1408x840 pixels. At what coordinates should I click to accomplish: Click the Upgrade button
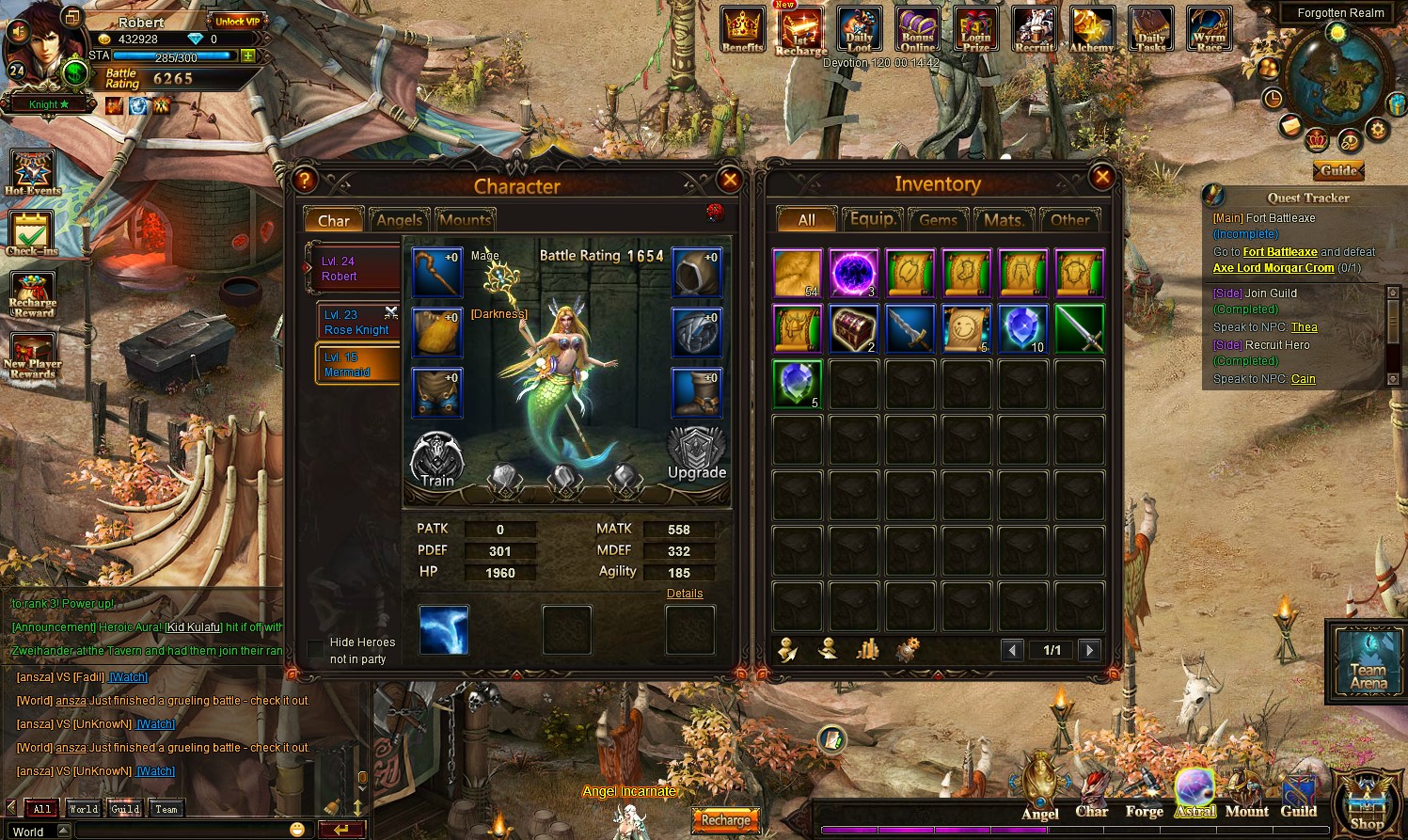click(696, 455)
